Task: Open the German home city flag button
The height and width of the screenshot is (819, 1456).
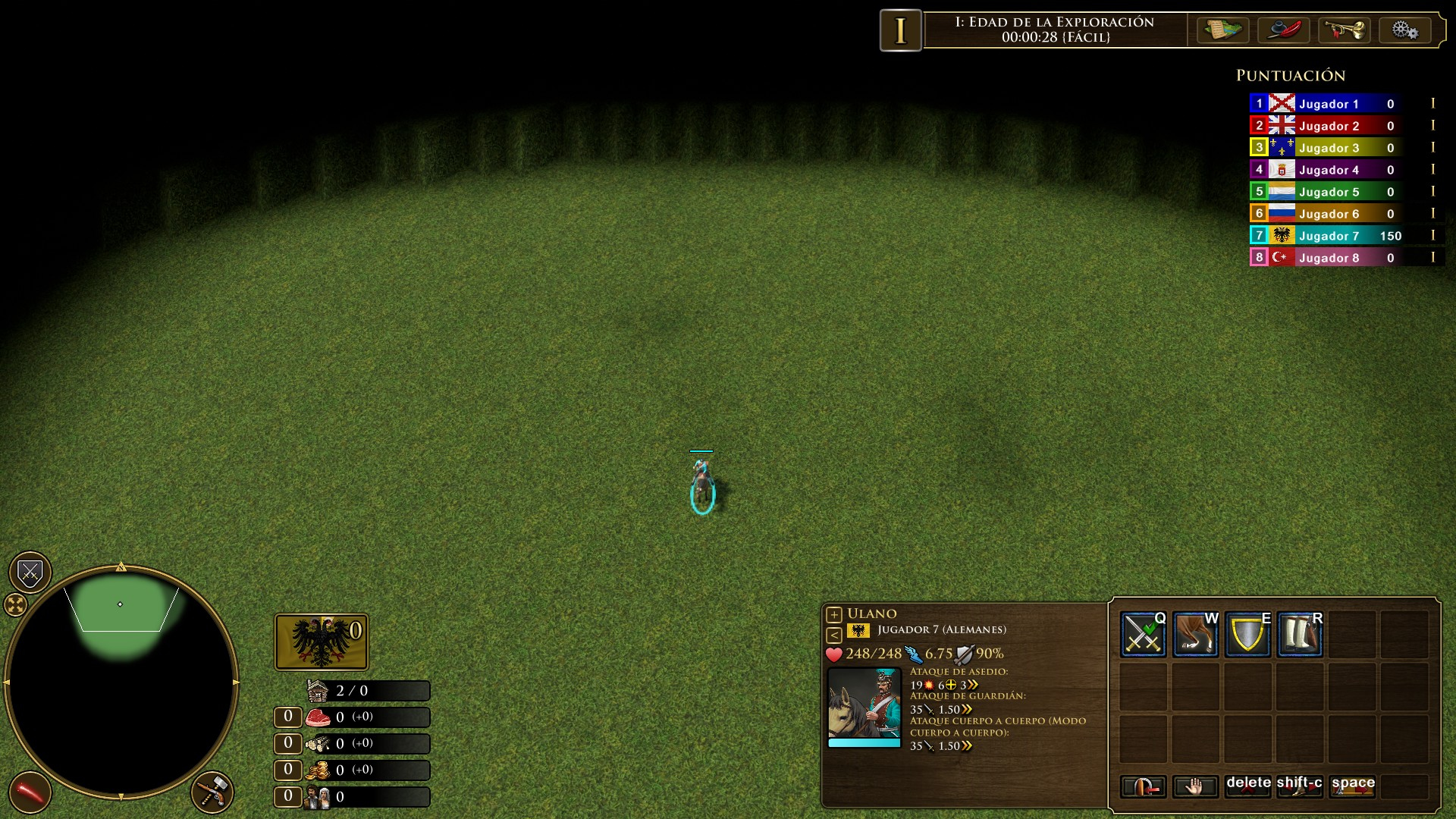Action: (x=322, y=642)
